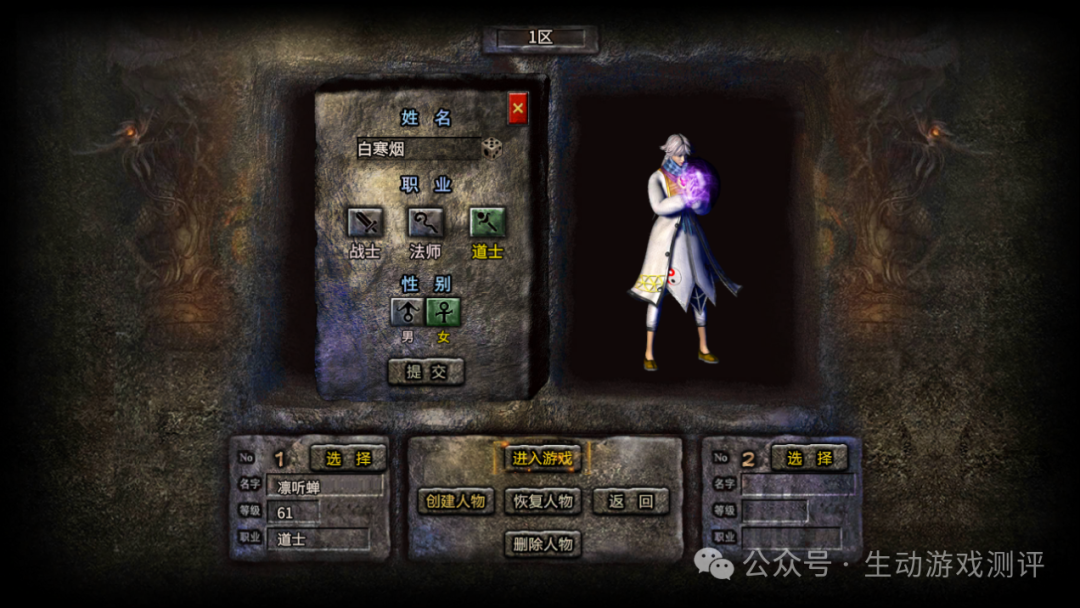Submit the new character with 提交

[426, 372]
